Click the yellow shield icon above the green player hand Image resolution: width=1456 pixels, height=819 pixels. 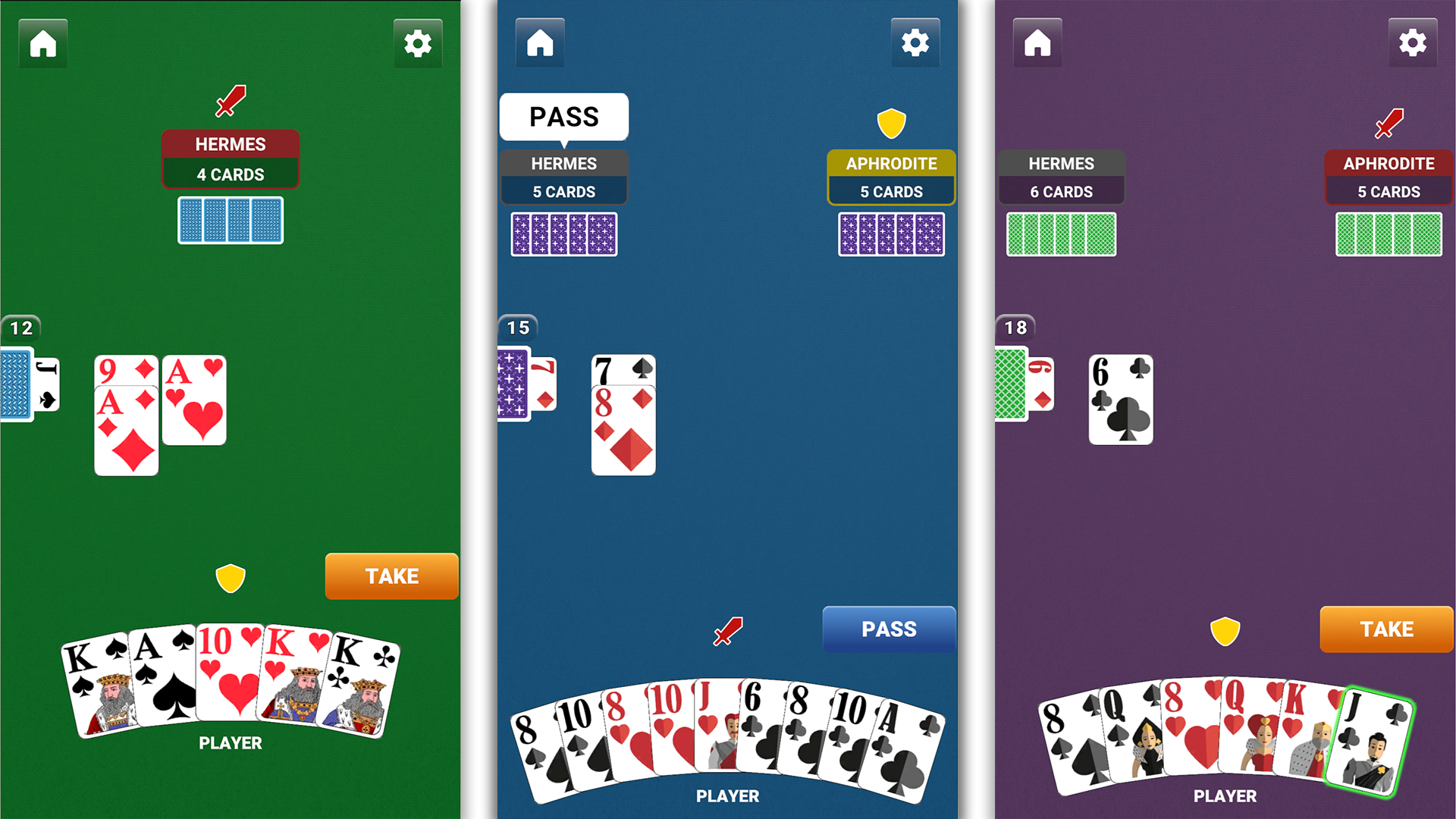click(231, 576)
